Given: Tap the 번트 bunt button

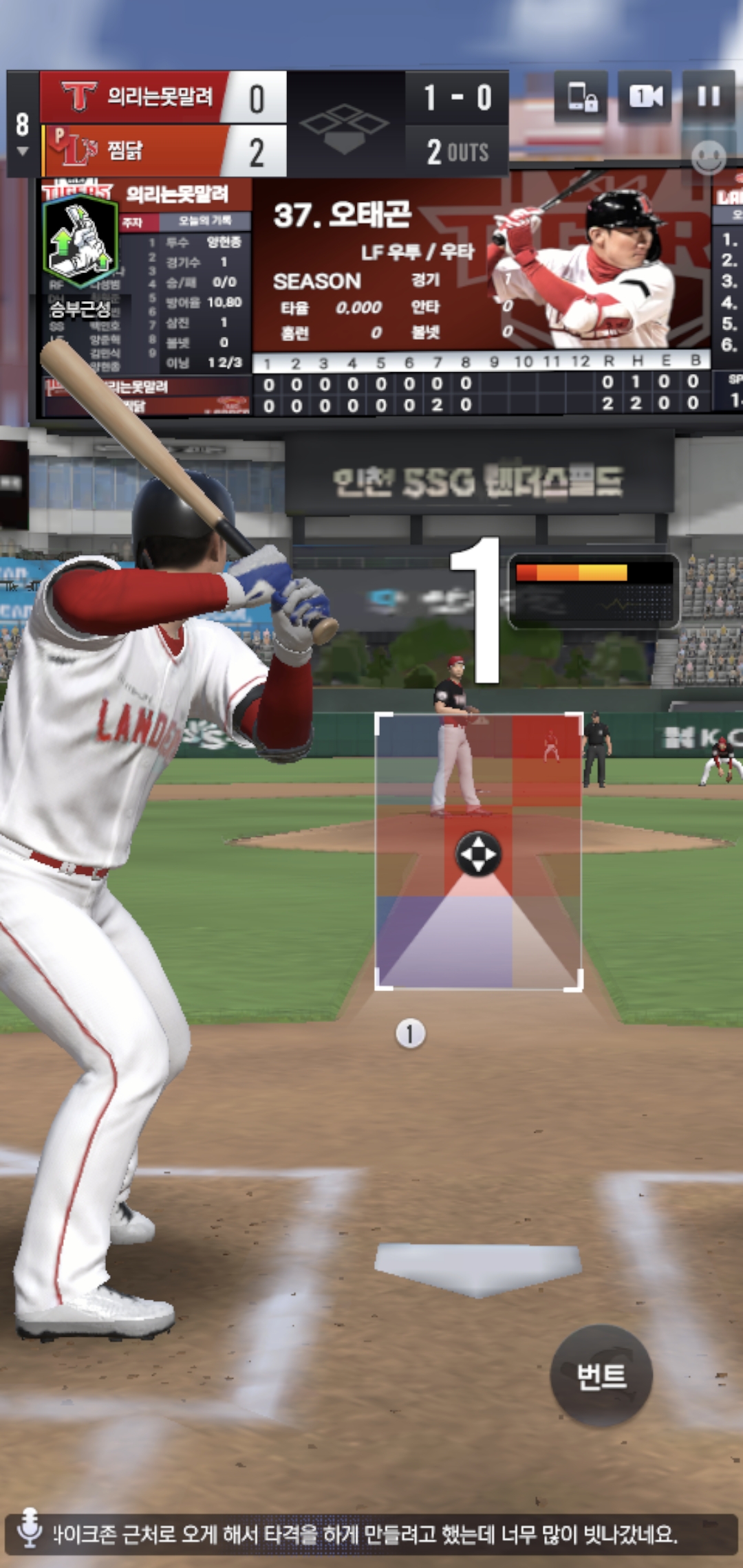Looking at the screenshot, I should point(601,1376).
